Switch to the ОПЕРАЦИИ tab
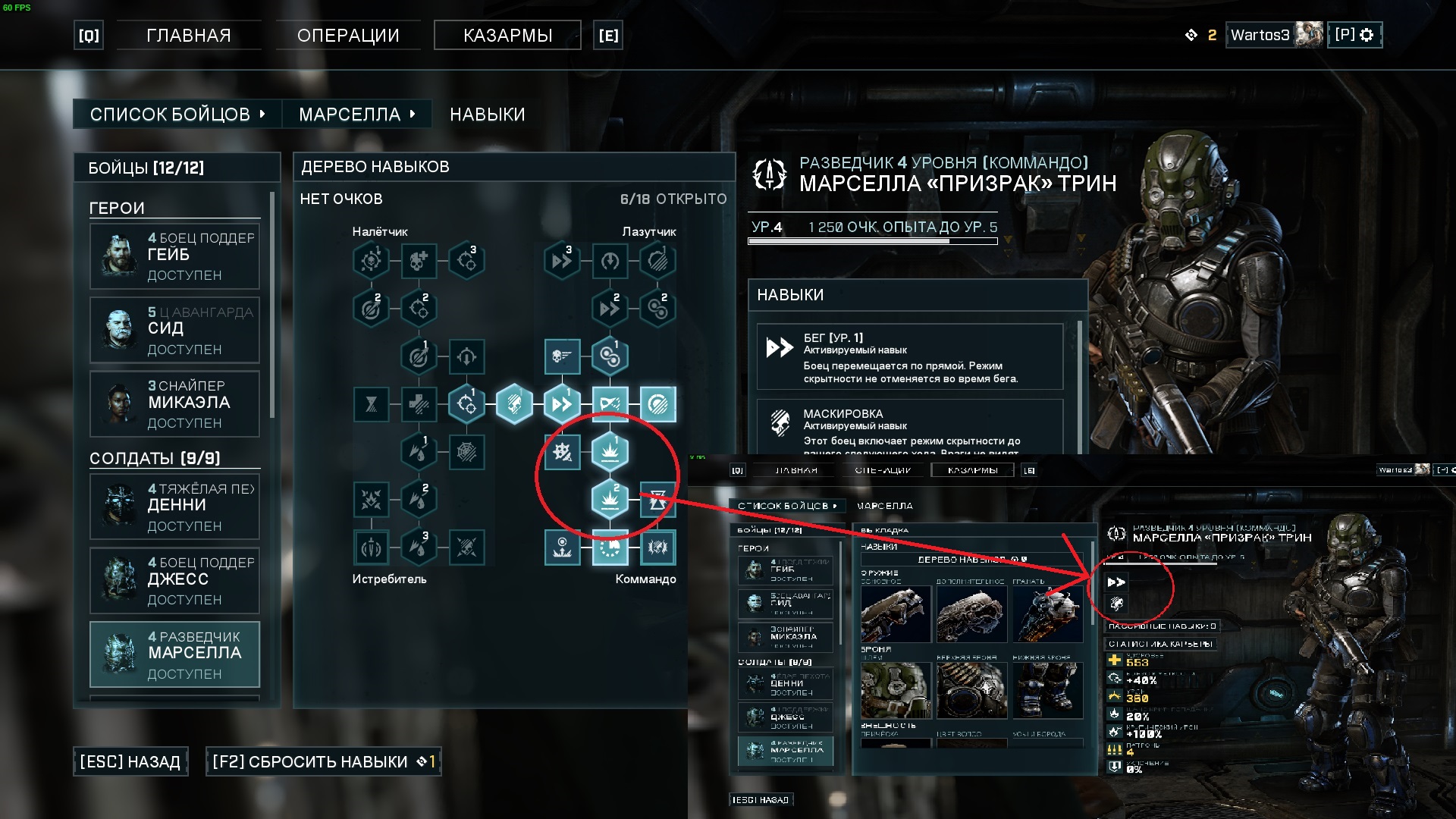The image size is (1456, 819). [348, 36]
